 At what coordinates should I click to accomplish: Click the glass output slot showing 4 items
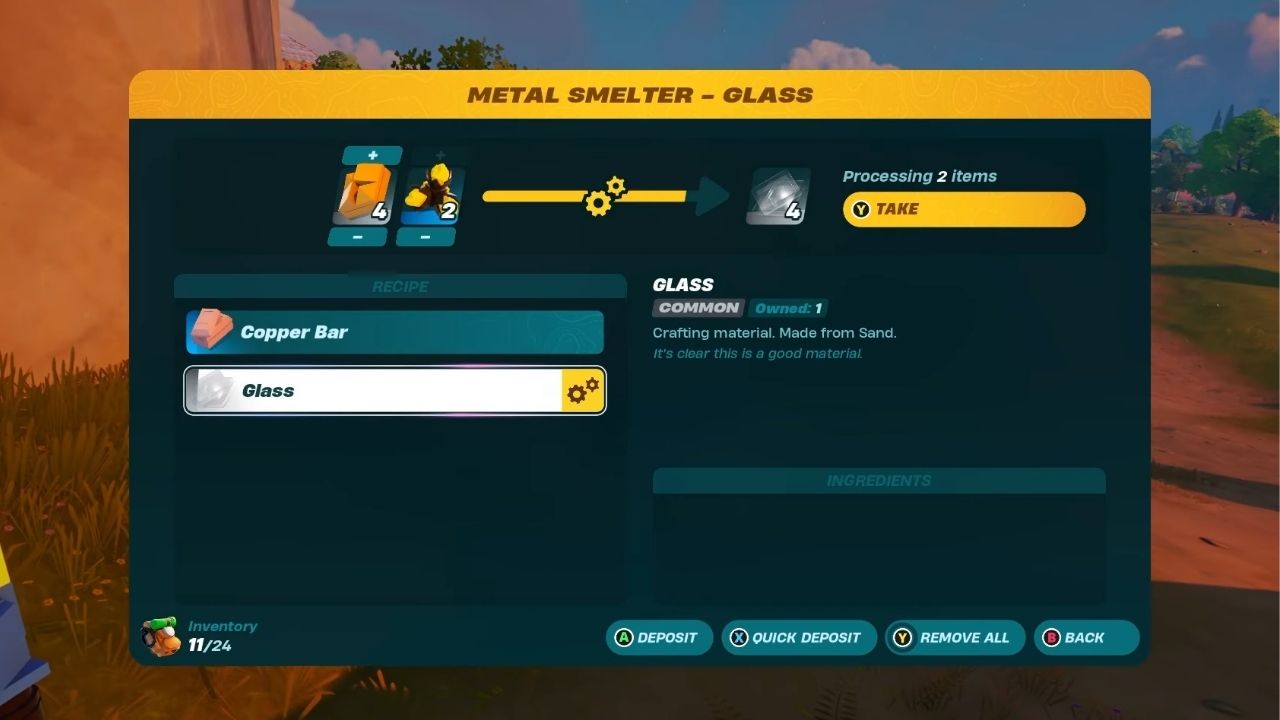778,195
